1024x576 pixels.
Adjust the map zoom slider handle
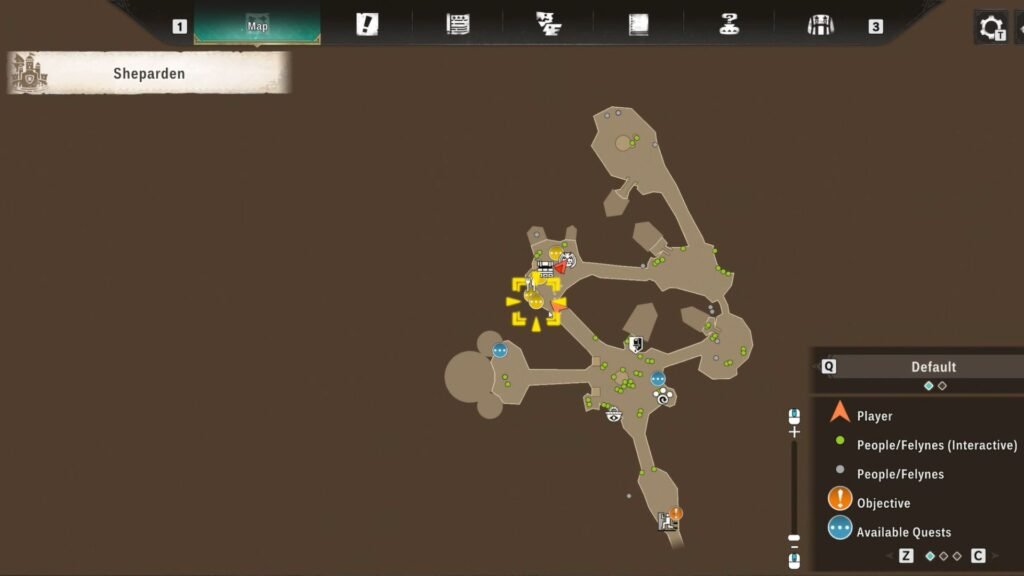pos(795,538)
